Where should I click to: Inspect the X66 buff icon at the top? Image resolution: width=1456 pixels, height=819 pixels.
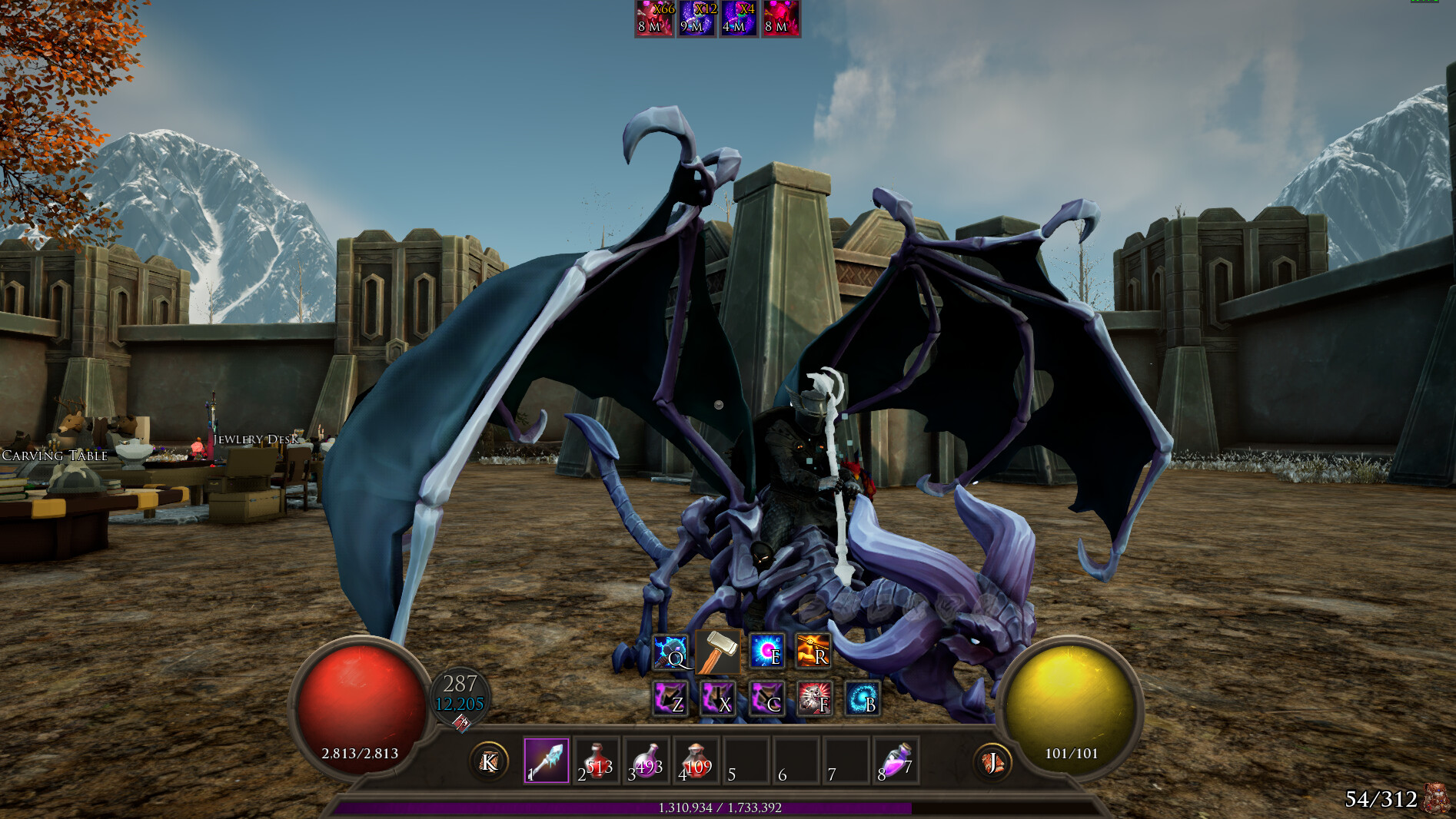[654, 19]
